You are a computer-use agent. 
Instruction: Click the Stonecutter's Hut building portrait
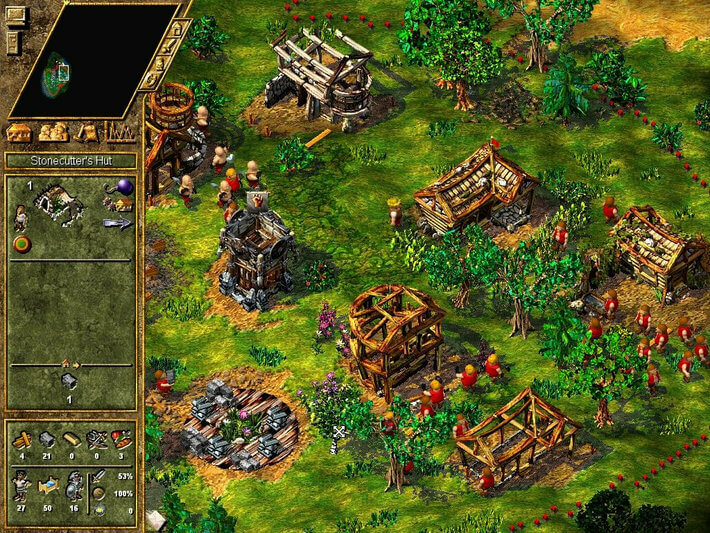pos(57,203)
